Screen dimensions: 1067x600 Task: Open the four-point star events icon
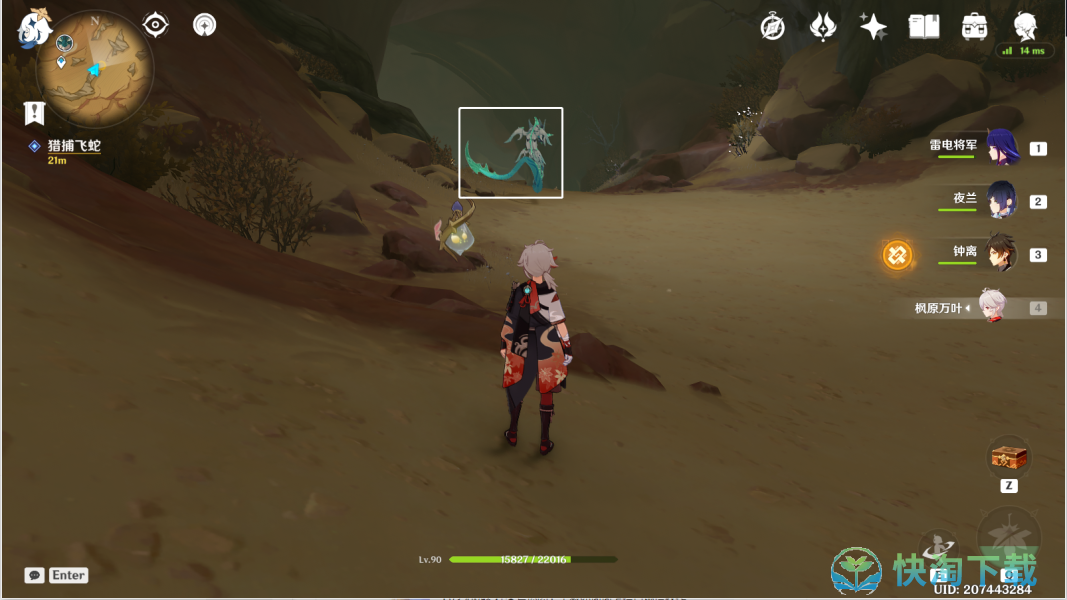point(873,27)
